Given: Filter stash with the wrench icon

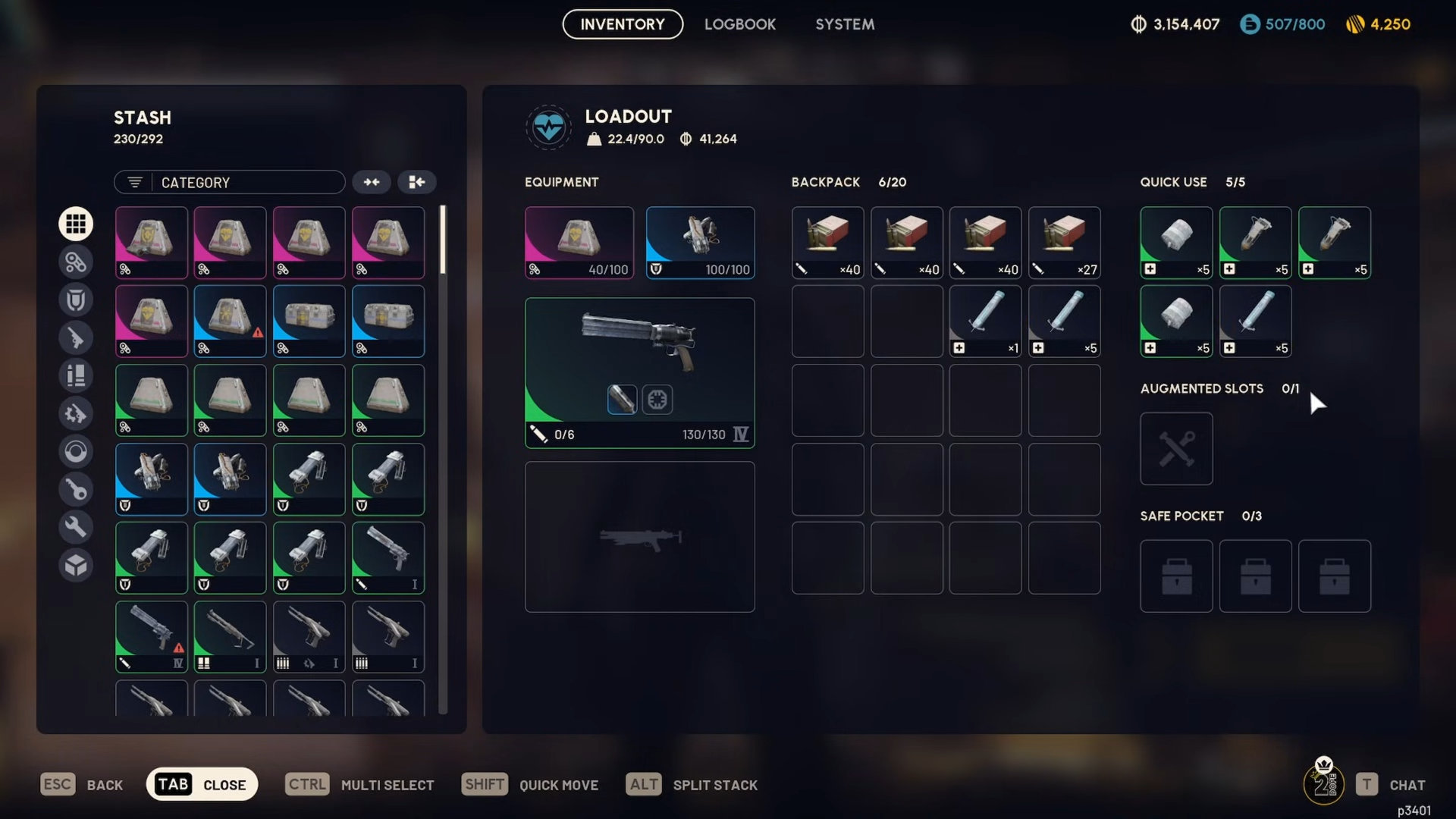Looking at the screenshot, I should point(76,527).
